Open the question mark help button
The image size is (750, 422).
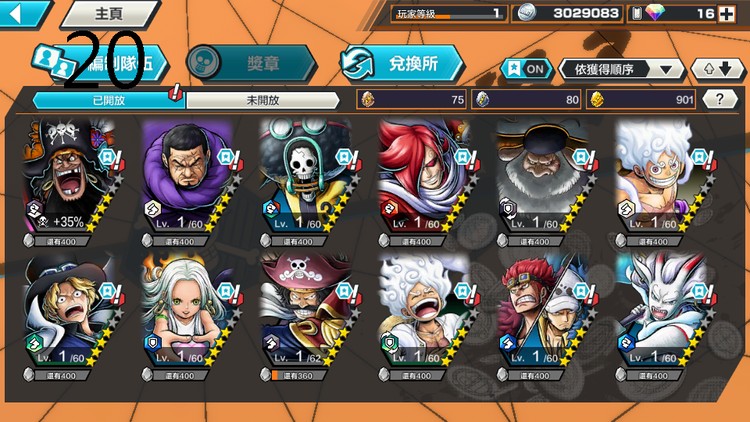click(x=719, y=99)
